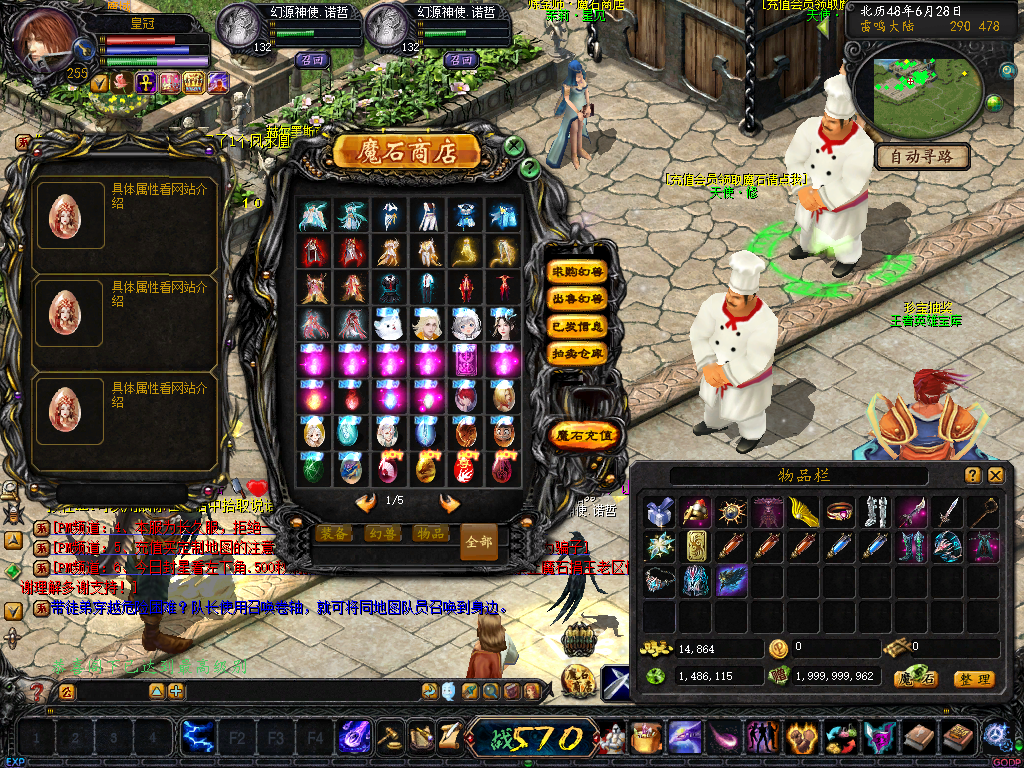
Task: Go to the next shop page
Action: (x=449, y=502)
